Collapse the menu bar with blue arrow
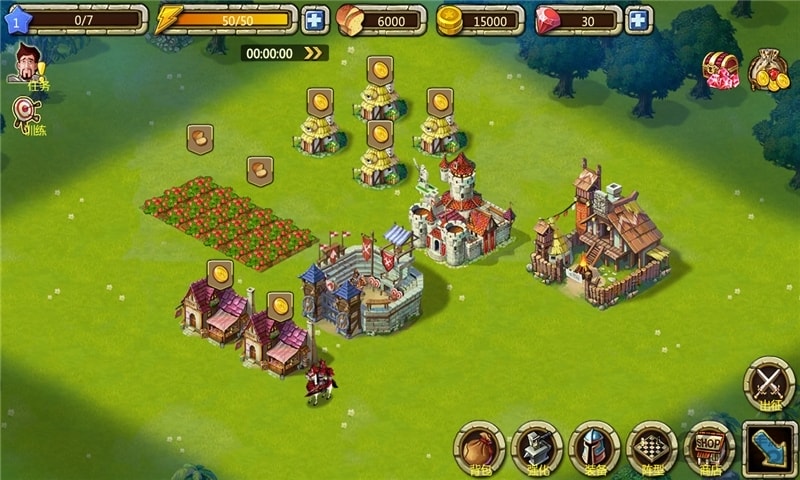Viewport: 800px width, 480px height. (769, 447)
